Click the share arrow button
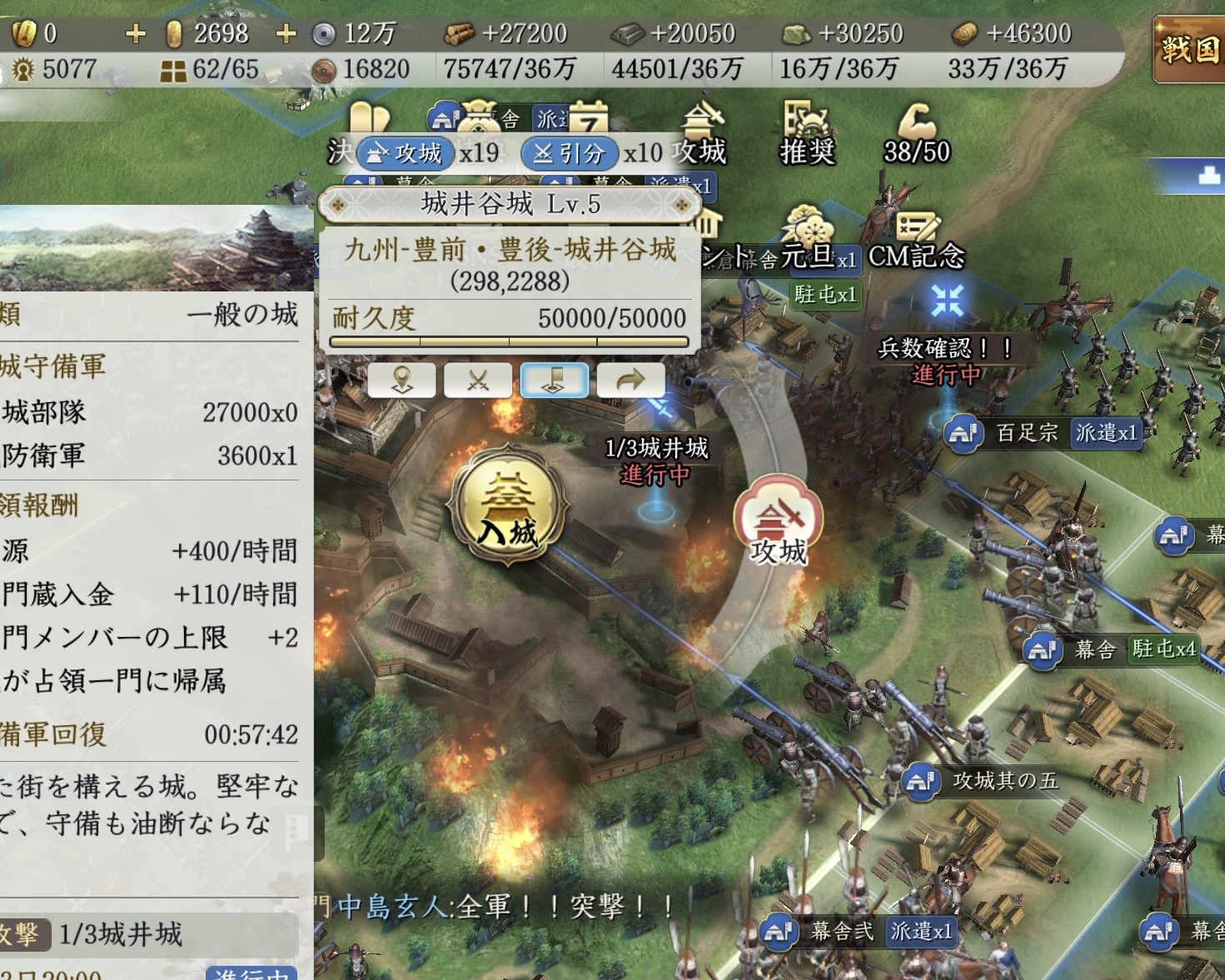 (x=630, y=381)
